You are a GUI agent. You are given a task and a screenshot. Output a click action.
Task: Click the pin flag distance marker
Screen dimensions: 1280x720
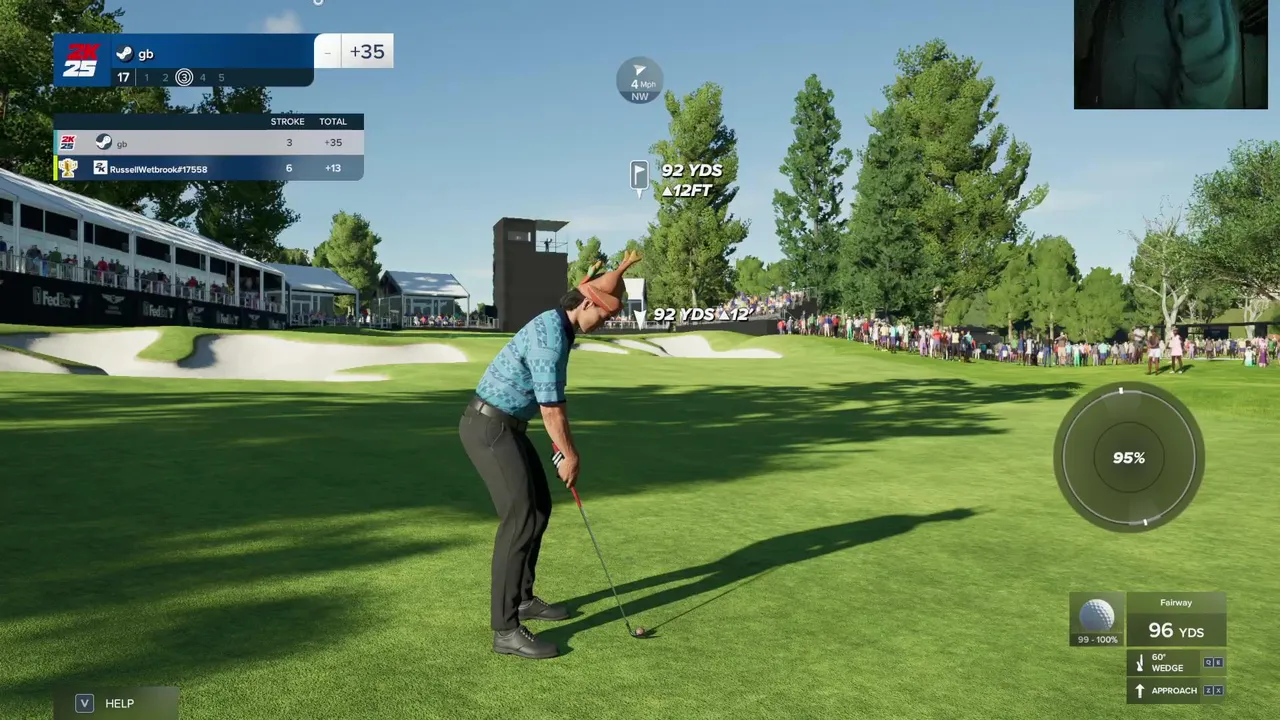(639, 176)
